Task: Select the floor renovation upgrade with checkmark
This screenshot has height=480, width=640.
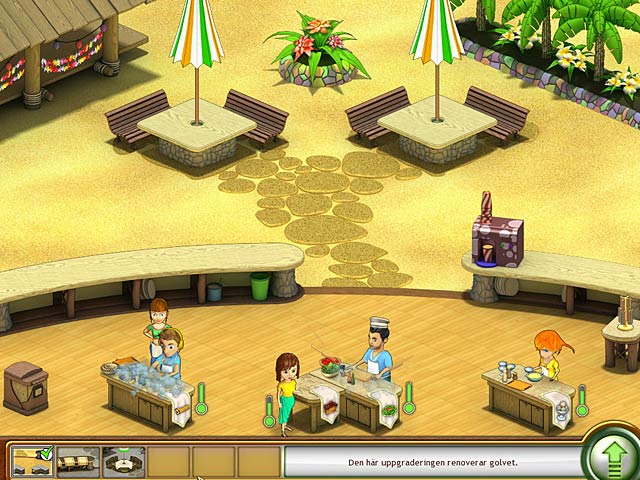Action: (32, 460)
